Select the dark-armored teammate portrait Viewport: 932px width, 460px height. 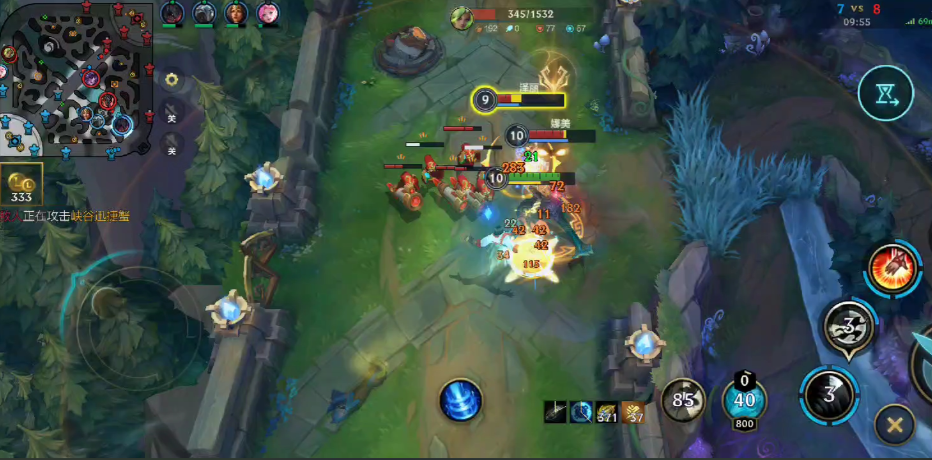pos(172,13)
